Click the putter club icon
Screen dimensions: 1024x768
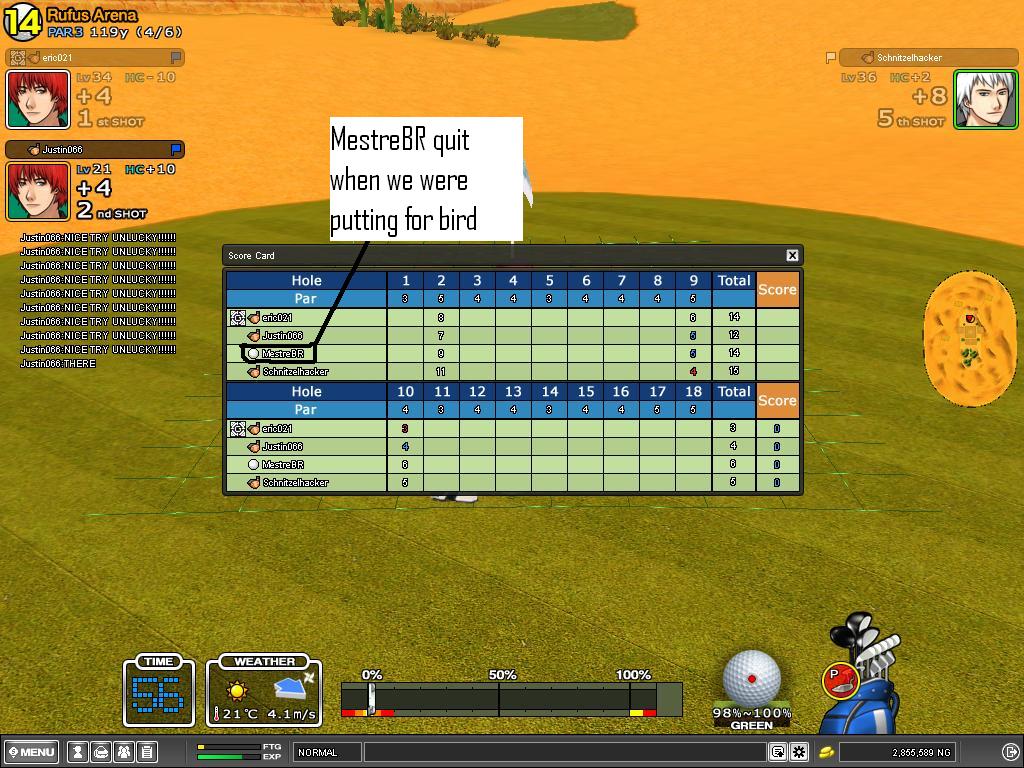[x=840, y=680]
